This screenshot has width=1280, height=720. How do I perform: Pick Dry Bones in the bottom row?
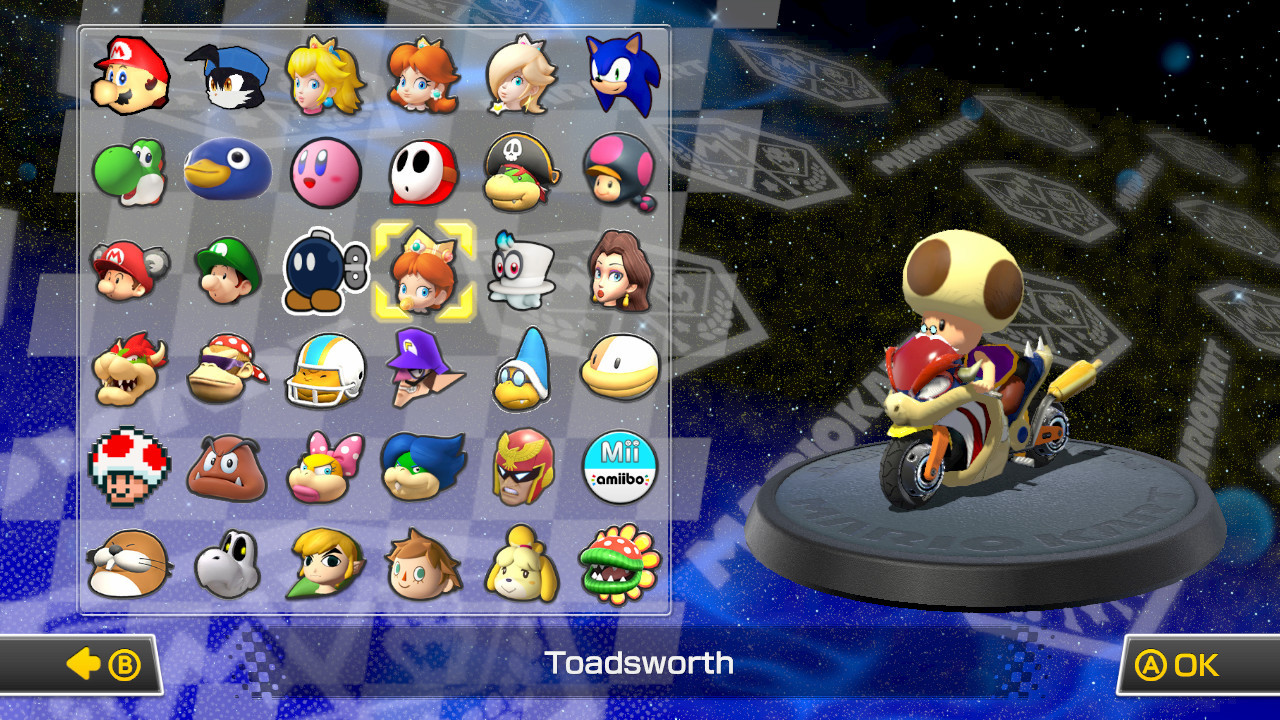pos(227,563)
